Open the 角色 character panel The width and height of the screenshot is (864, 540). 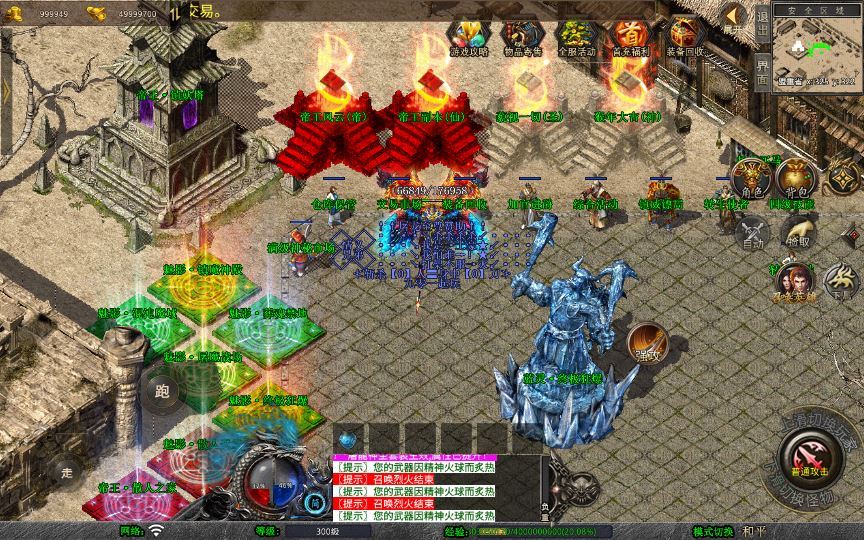tap(748, 179)
